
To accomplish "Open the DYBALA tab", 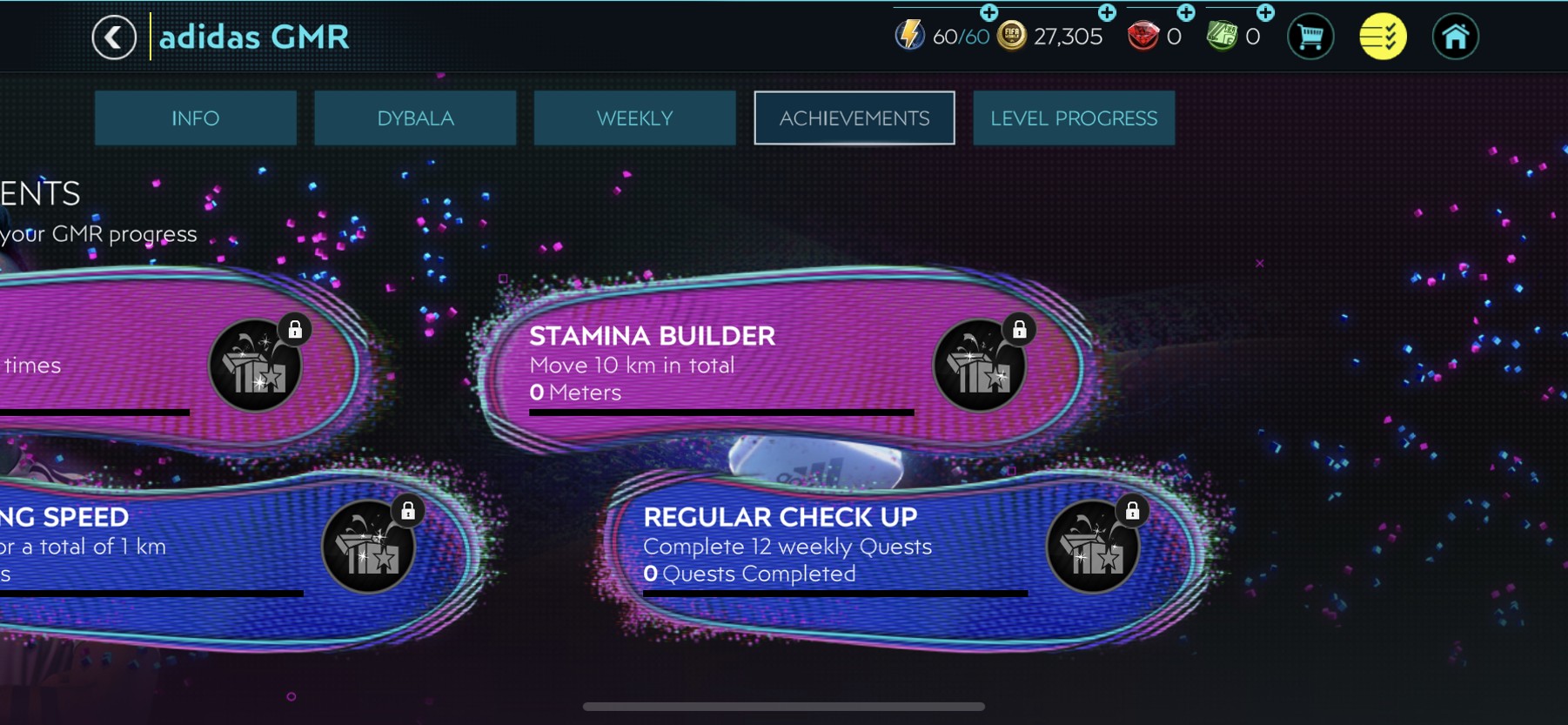I will pyautogui.click(x=415, y=118).
